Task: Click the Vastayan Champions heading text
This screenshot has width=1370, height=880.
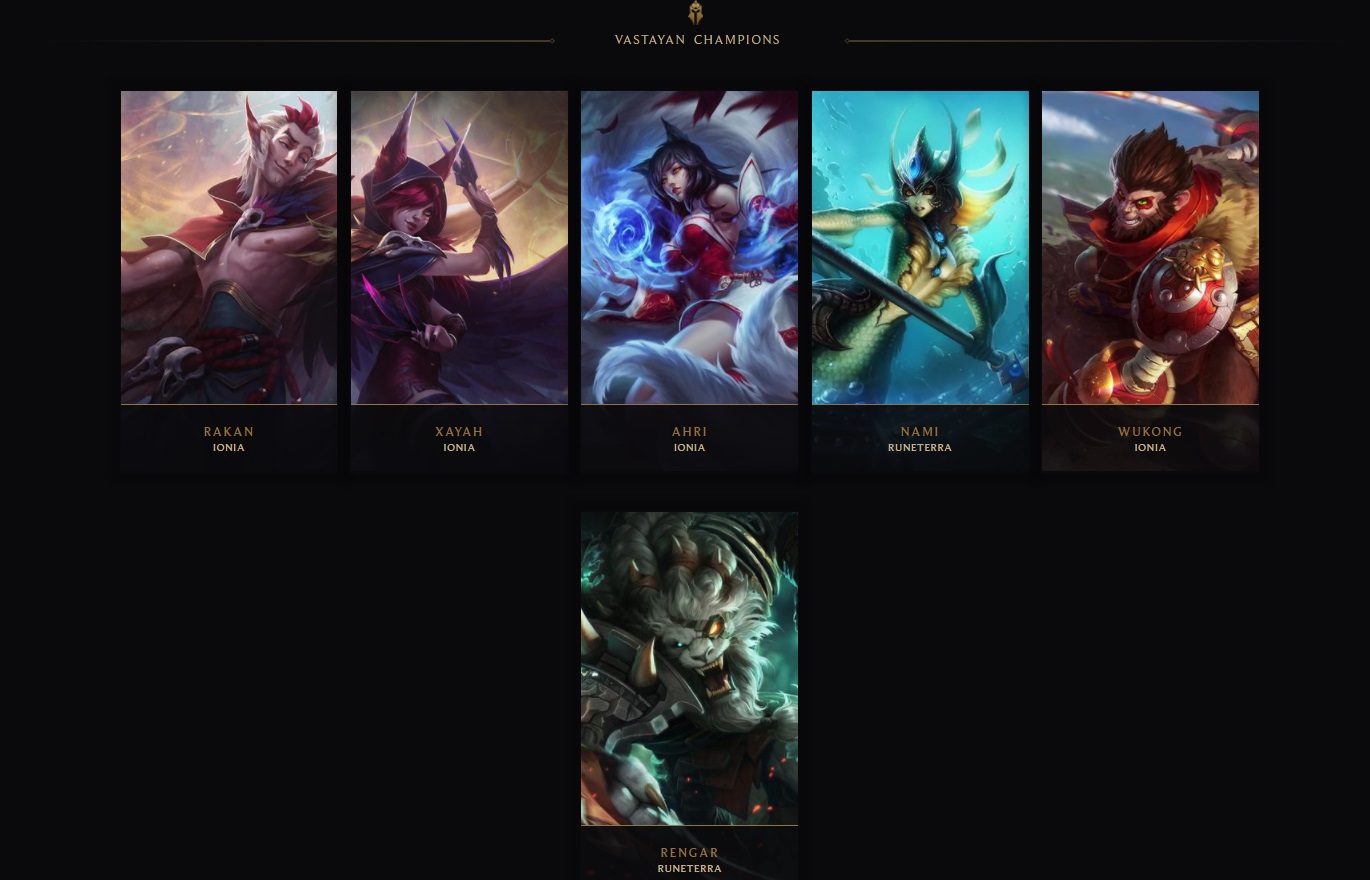Action: click(697, 40)
